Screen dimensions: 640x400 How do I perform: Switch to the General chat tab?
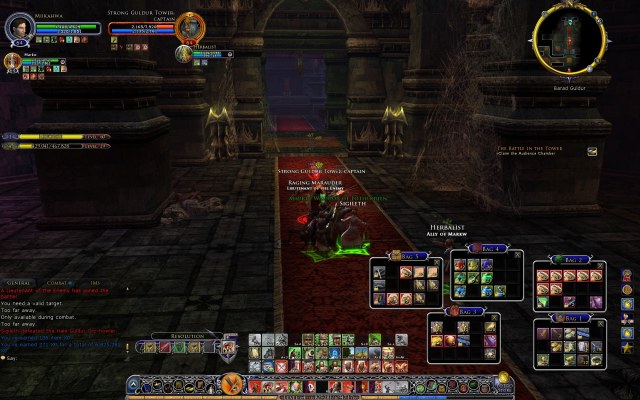[x=20, y=284]
